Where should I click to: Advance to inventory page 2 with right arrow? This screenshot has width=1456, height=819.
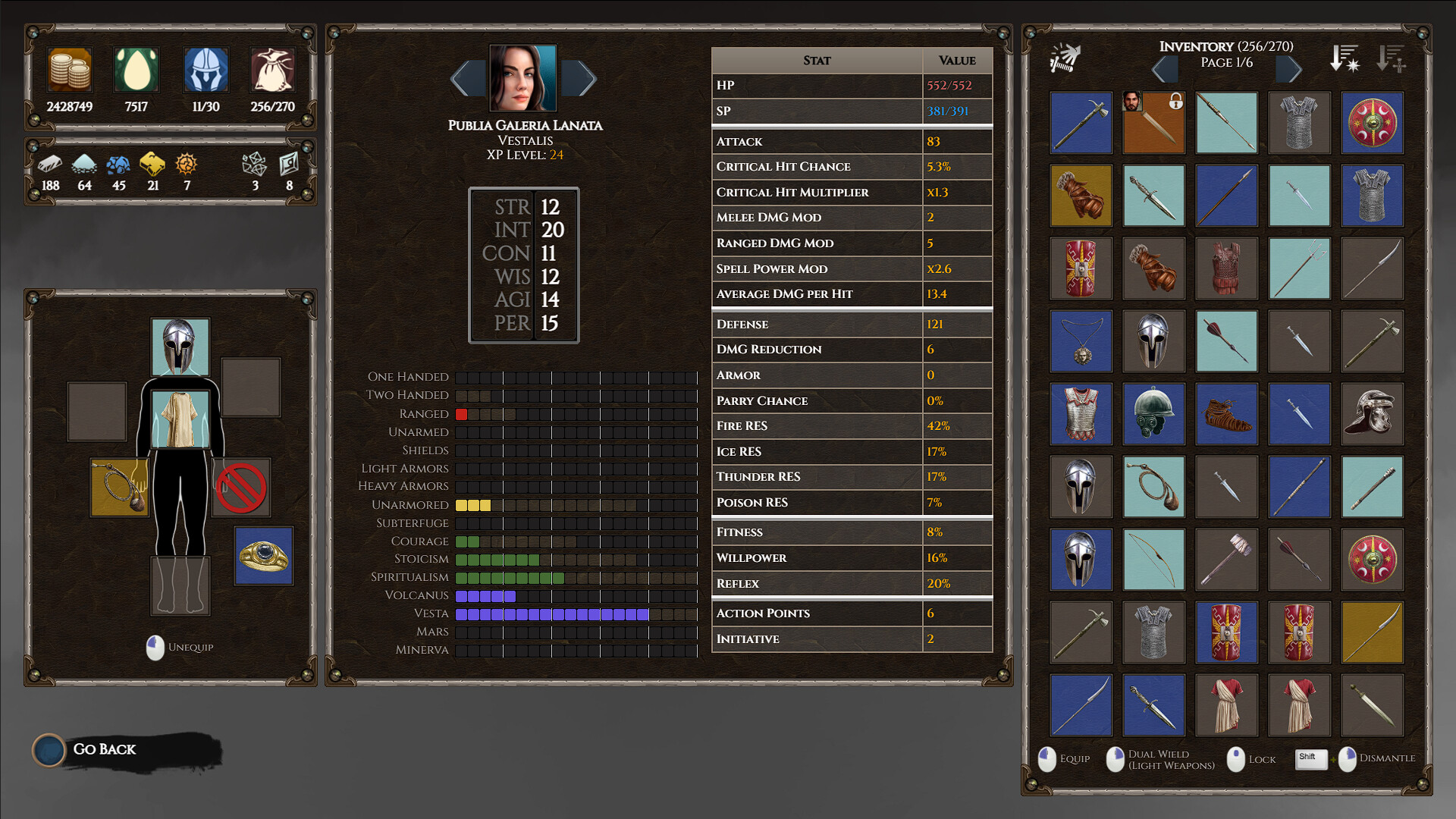click(x=1289, y=69)
